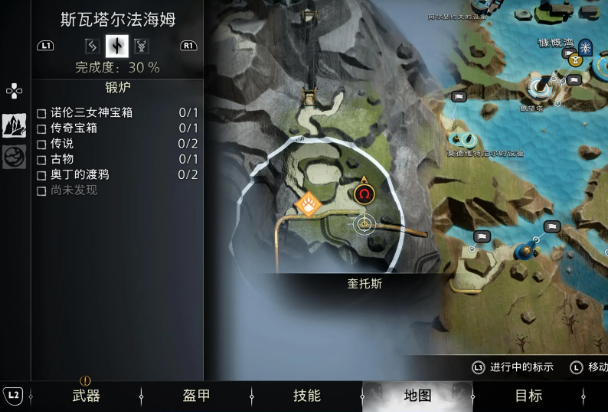The height and width of the screenshot is (412, 608).
Task: Open the 盔甲 (Armor) tab
Action: tap(196, 396)
